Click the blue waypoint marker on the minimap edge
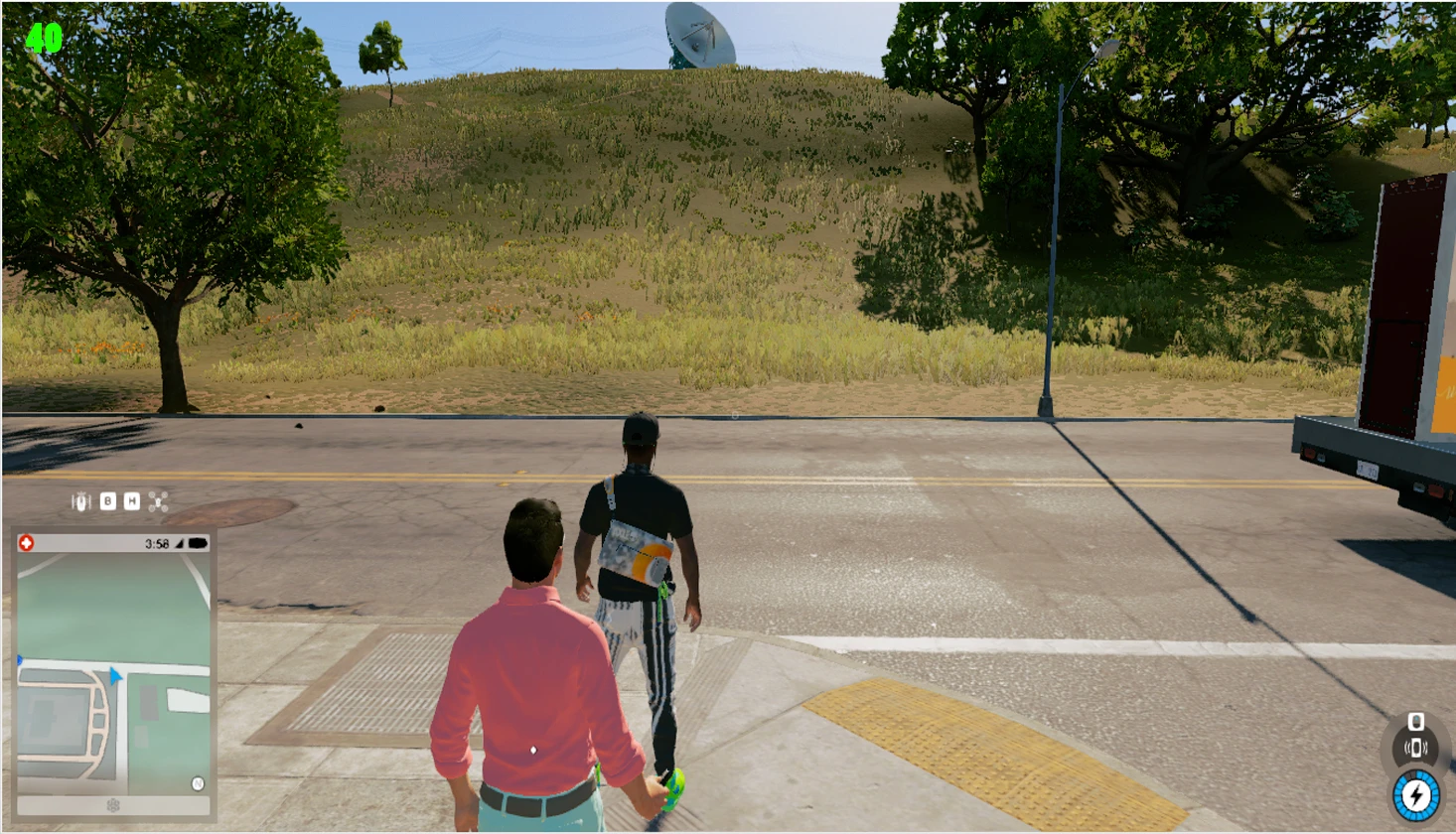Image resolution: width=1456 pixels, height=834 pixels. pos(18,659)
